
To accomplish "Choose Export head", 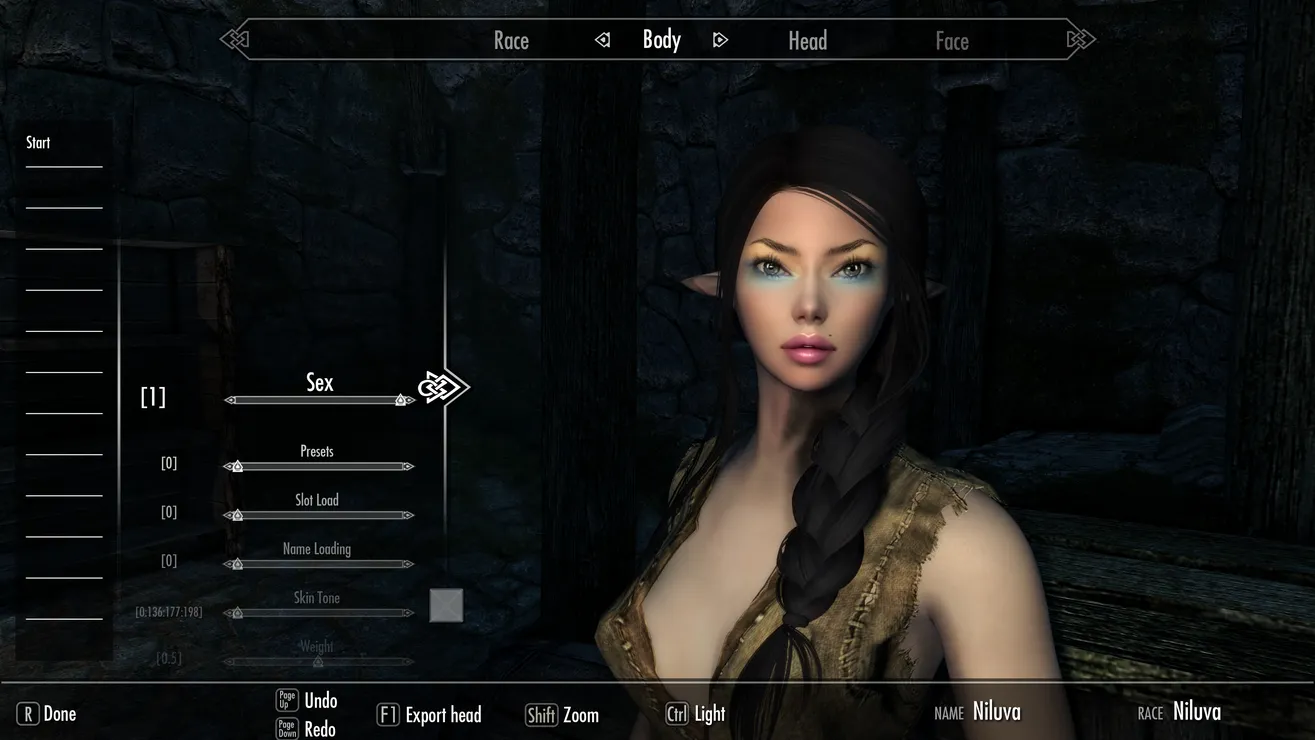I will (x=430, y=715).
